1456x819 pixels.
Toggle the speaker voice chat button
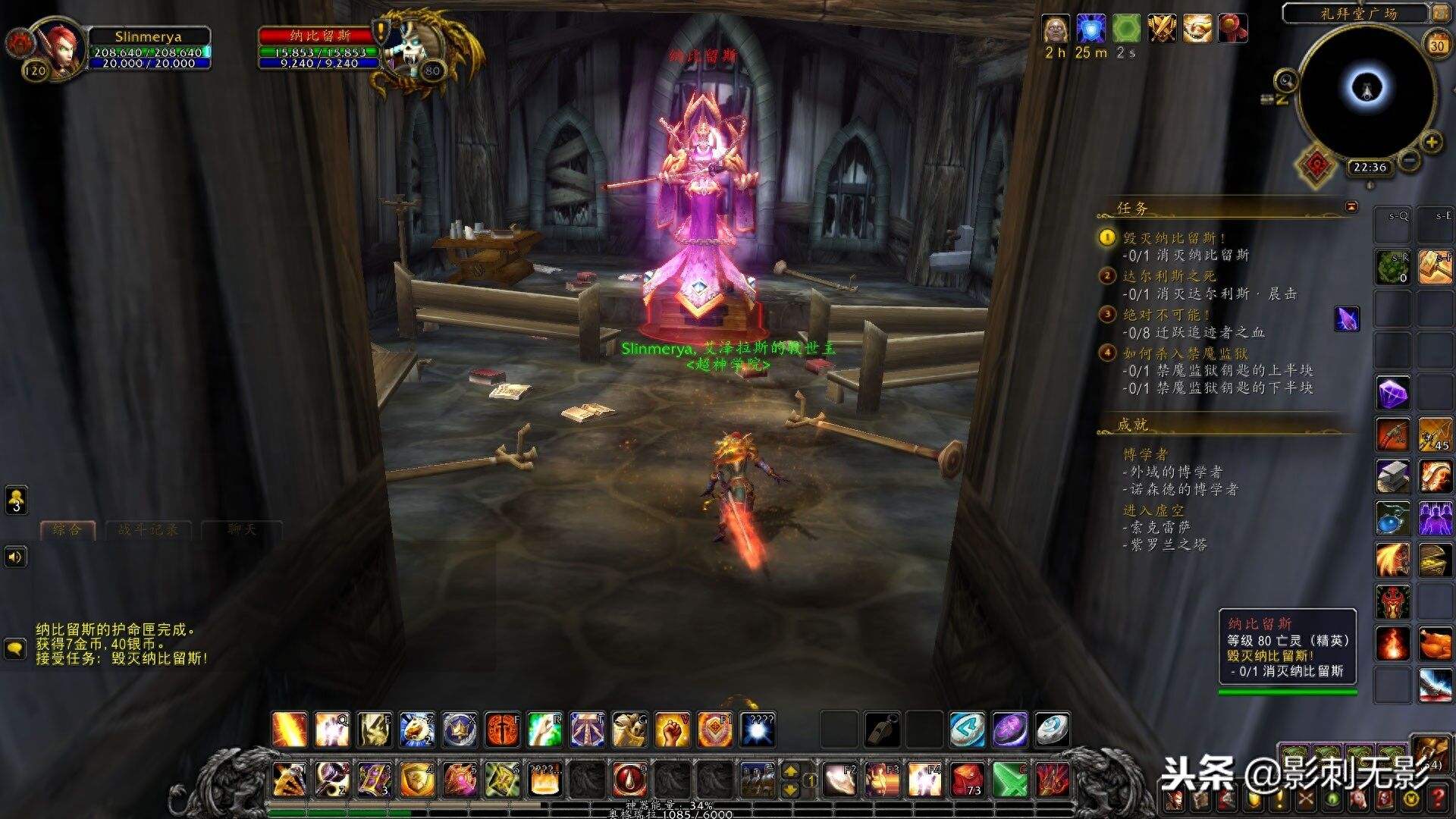tap(15, 557)
